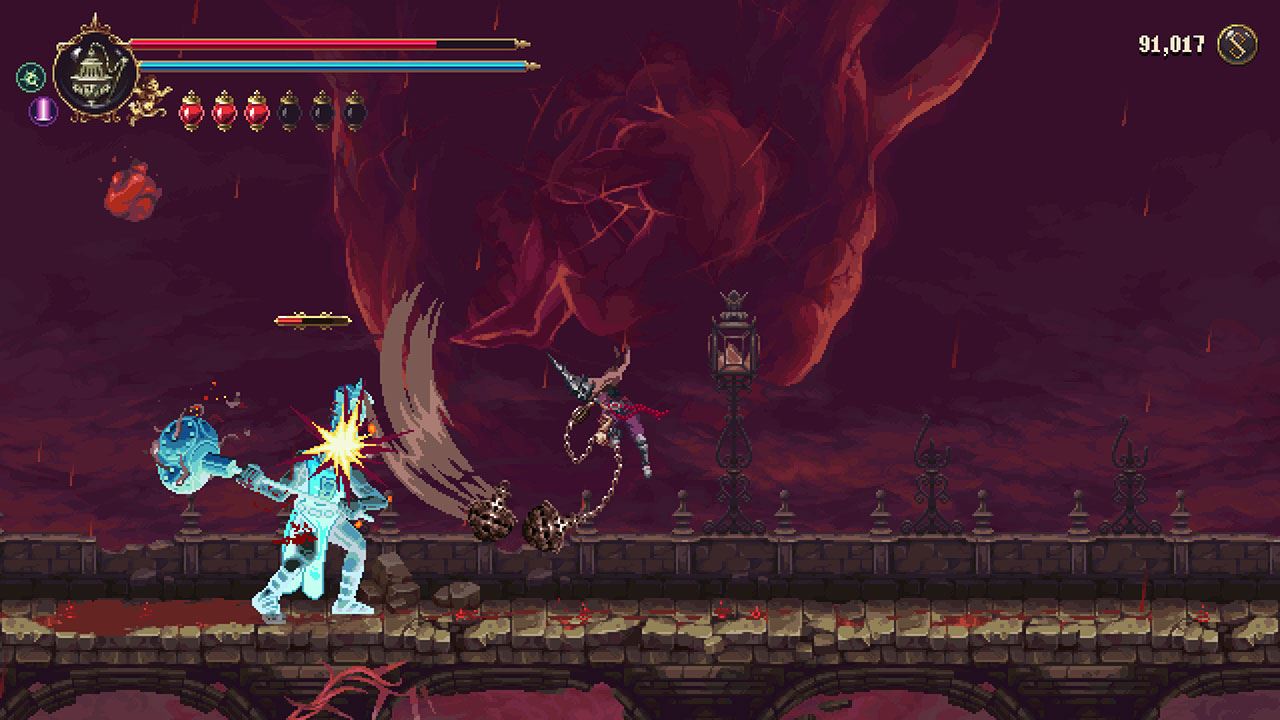Activate the purple pillar prayer icon

(43, 110)
